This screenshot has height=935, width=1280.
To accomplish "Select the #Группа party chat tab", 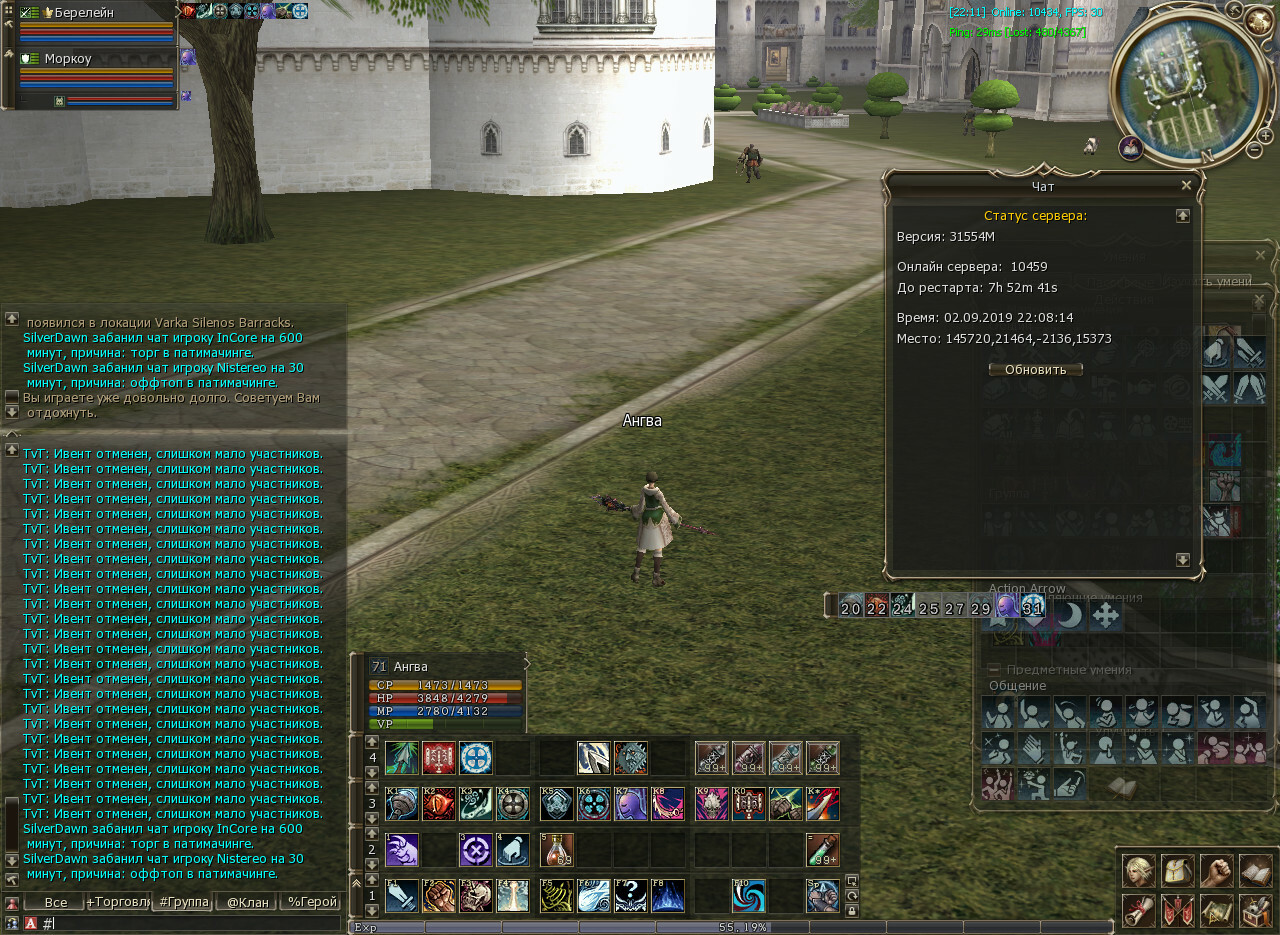I will pos(182,902).
